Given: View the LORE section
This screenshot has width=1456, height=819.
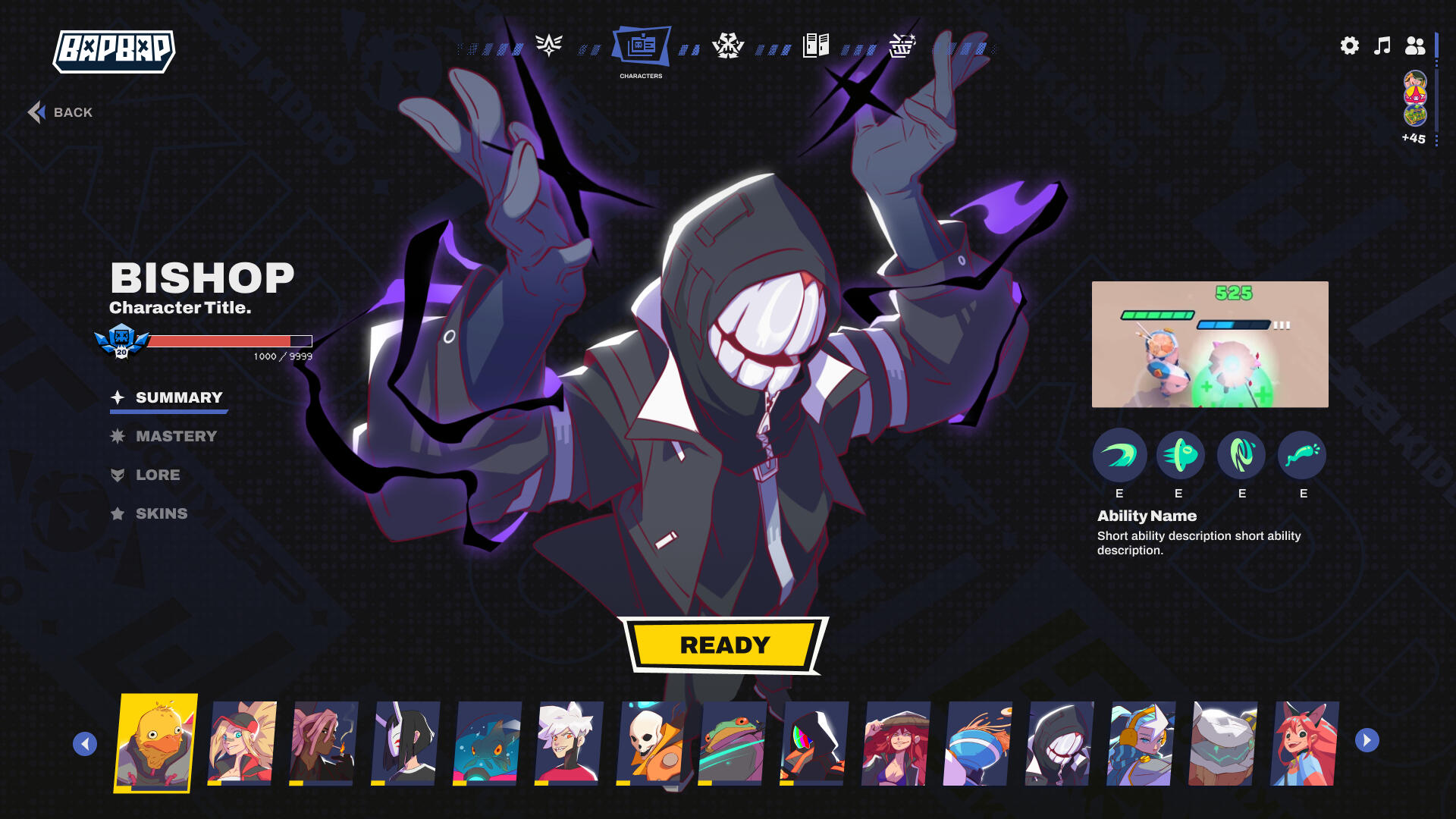Looking at the screenshot, I should pyautogui.click(x=158, y=475).
